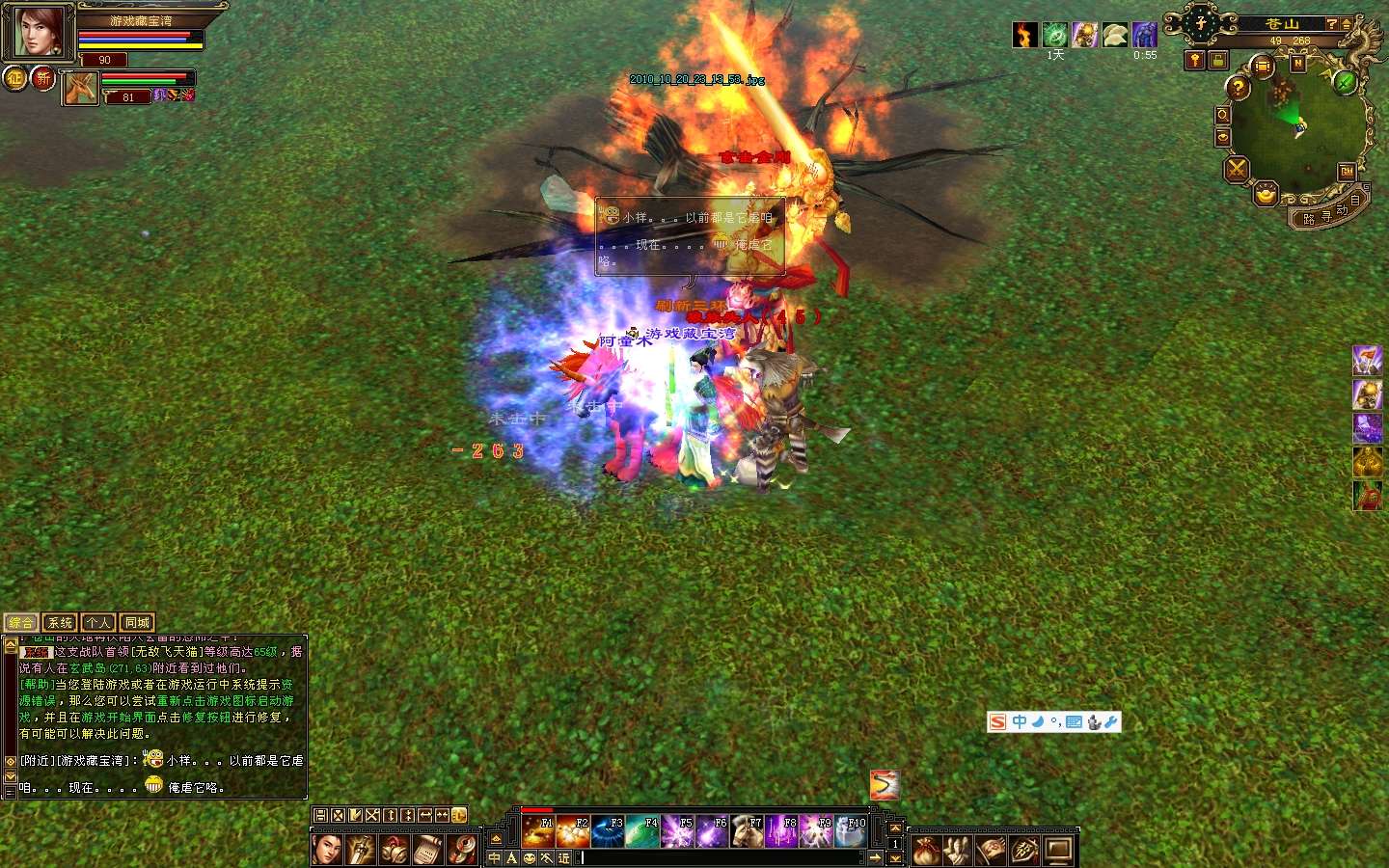Click the red 新 round button
Screen dimensions: 1389x868
pyautogui.click(x=43, y=78)
